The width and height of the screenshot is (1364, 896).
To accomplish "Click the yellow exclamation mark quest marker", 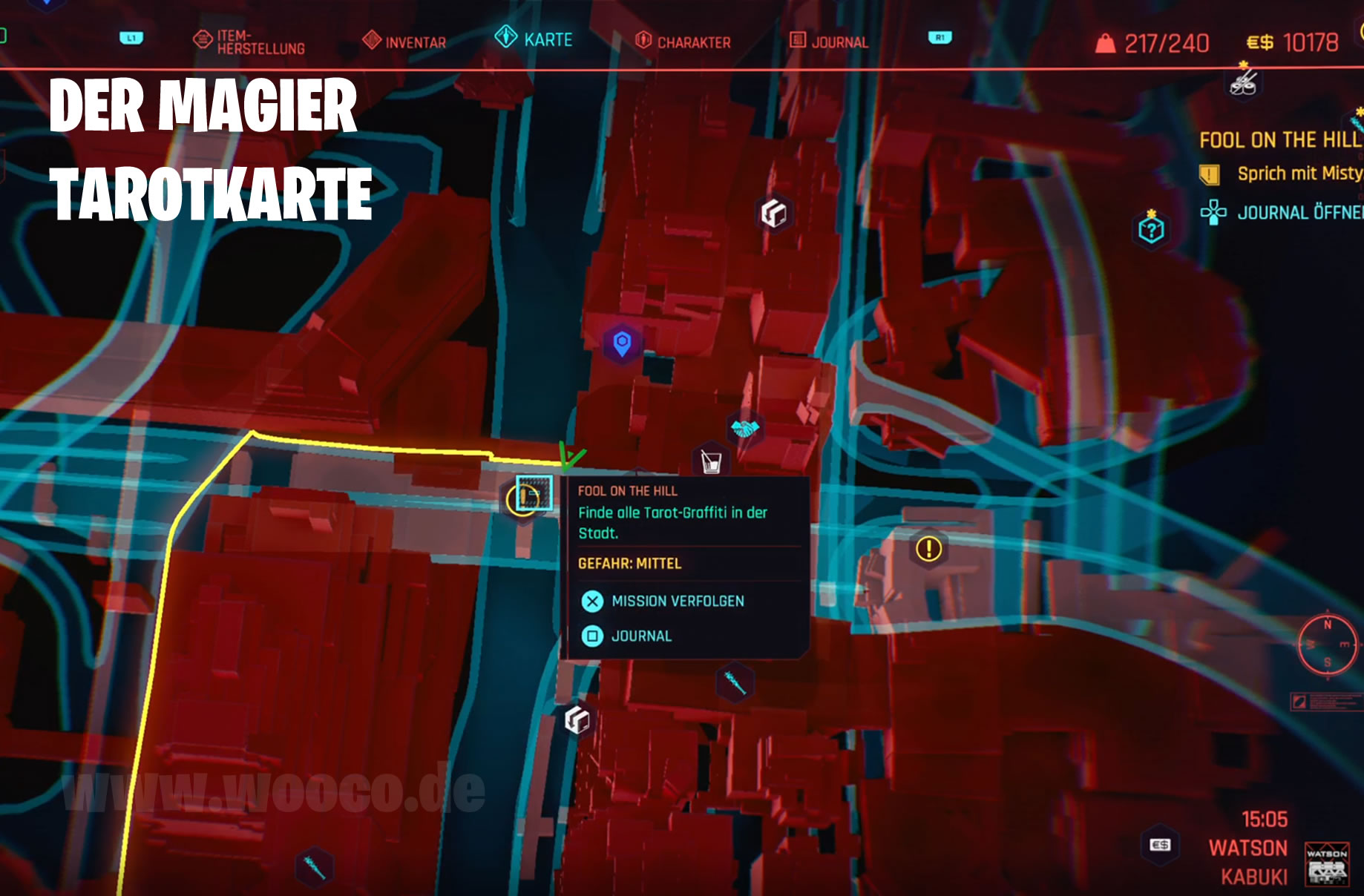I will point(928,549).
